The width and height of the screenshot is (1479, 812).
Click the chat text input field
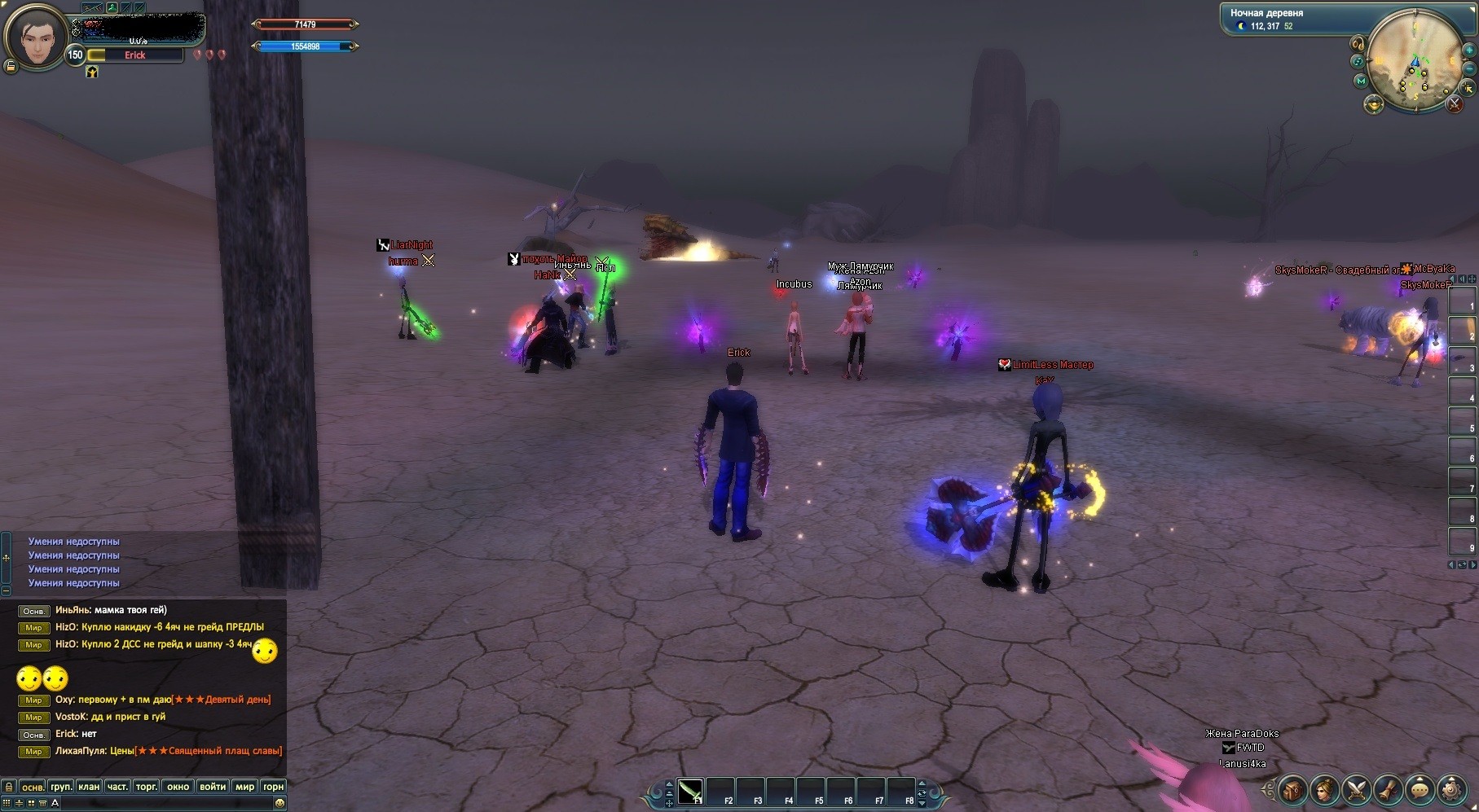point(163,803)
